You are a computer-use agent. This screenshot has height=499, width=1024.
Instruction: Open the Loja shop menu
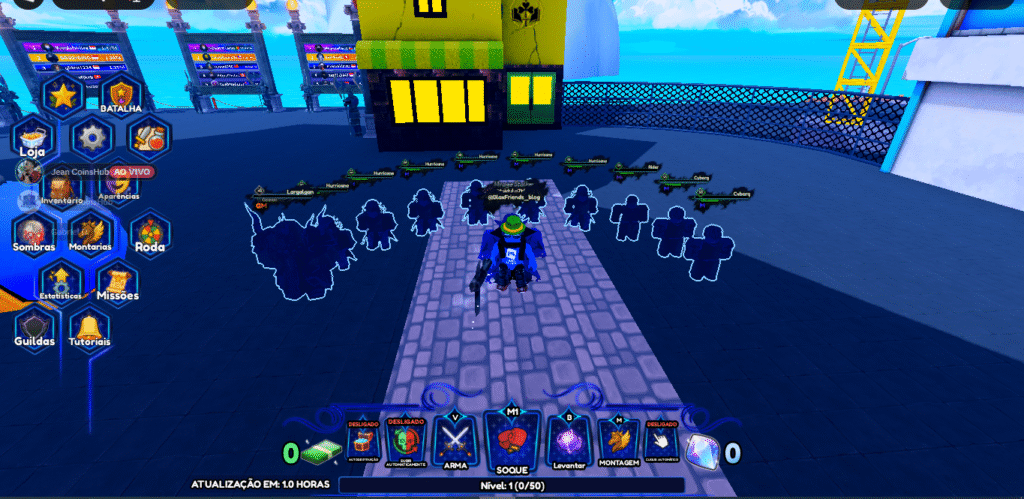(x=33, y=139)
